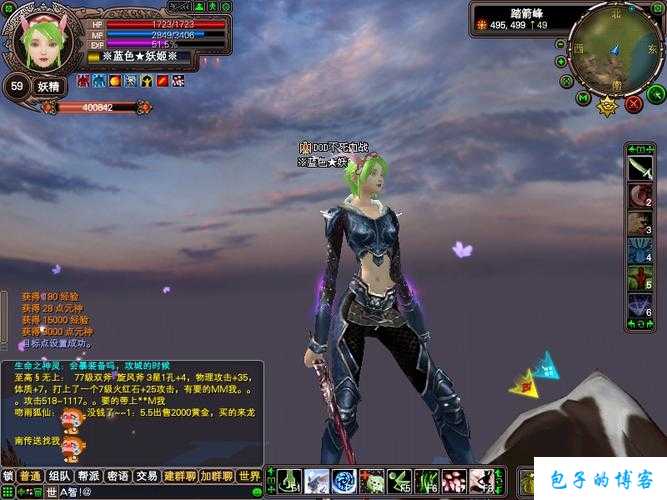Activate the blue swirl skill in the bottom hotbar

point(344,480)
